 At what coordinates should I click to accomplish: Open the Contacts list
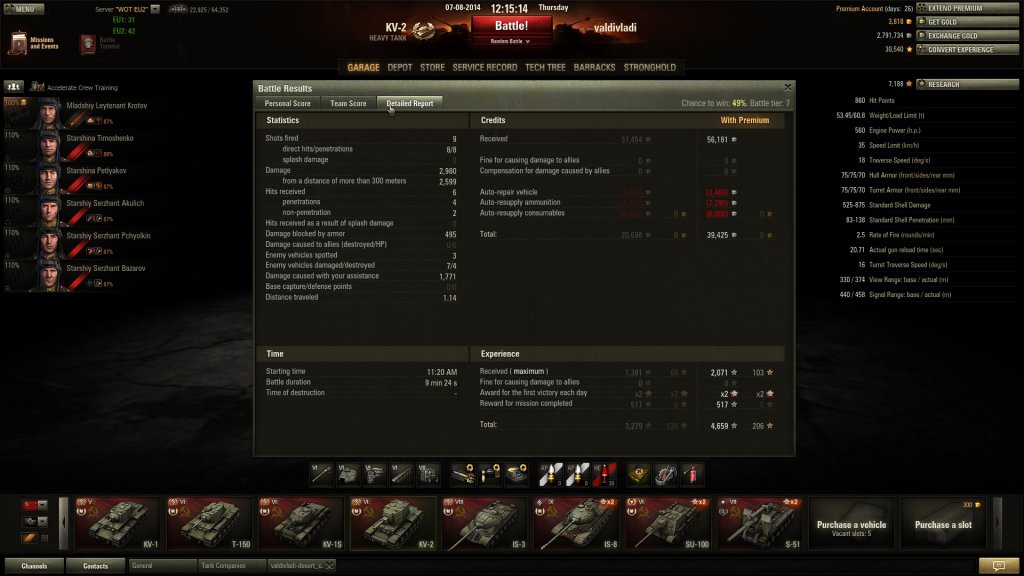tap(96, 566)
